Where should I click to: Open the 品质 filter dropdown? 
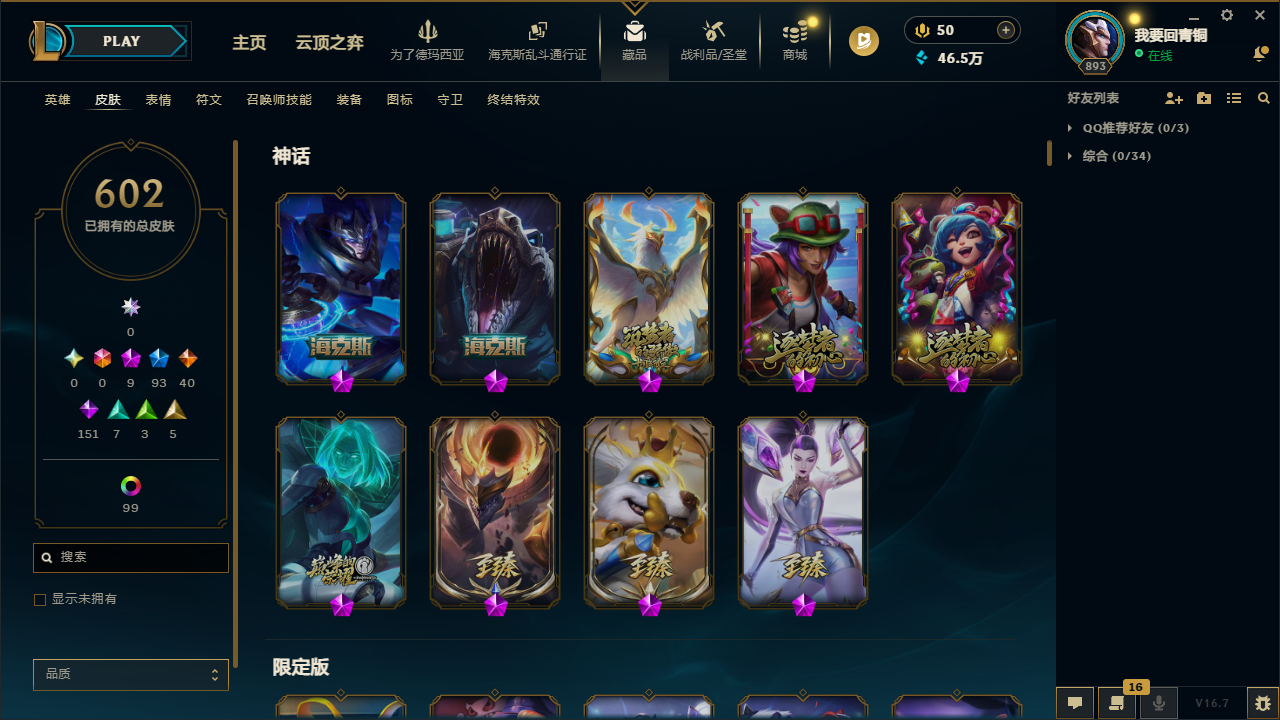click(x=130, y=674)
